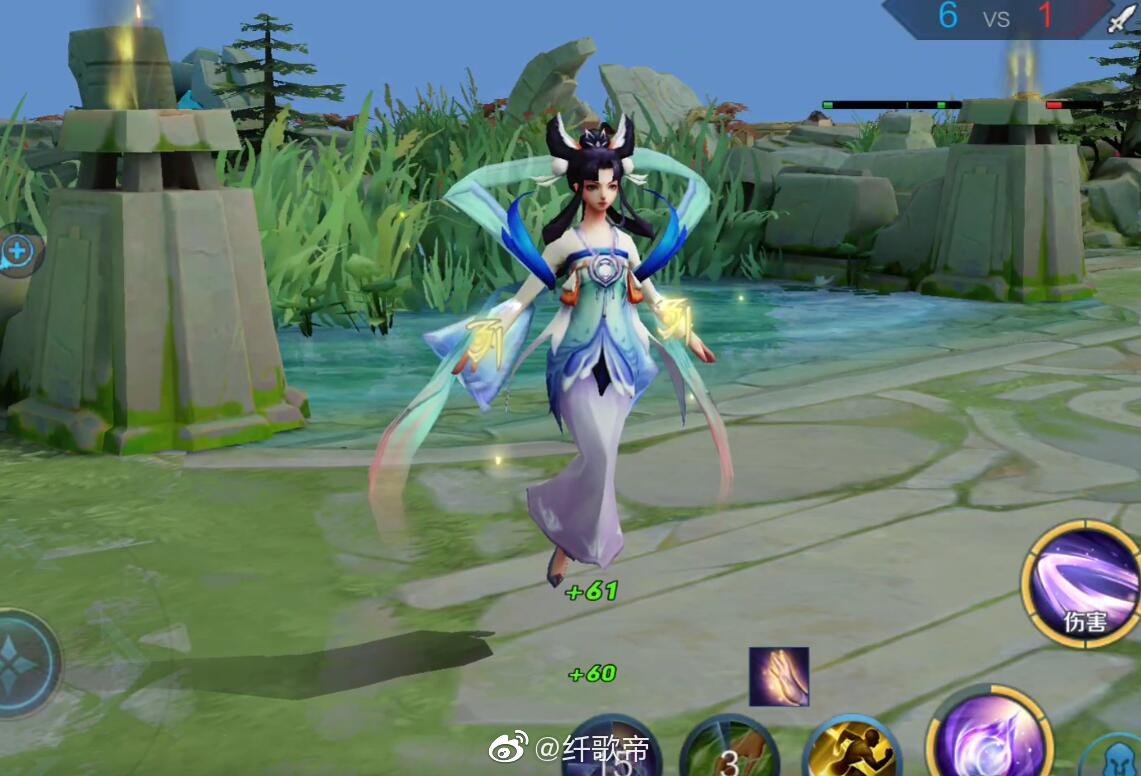Tap the blue four-point star joystick

pos(22,663)
